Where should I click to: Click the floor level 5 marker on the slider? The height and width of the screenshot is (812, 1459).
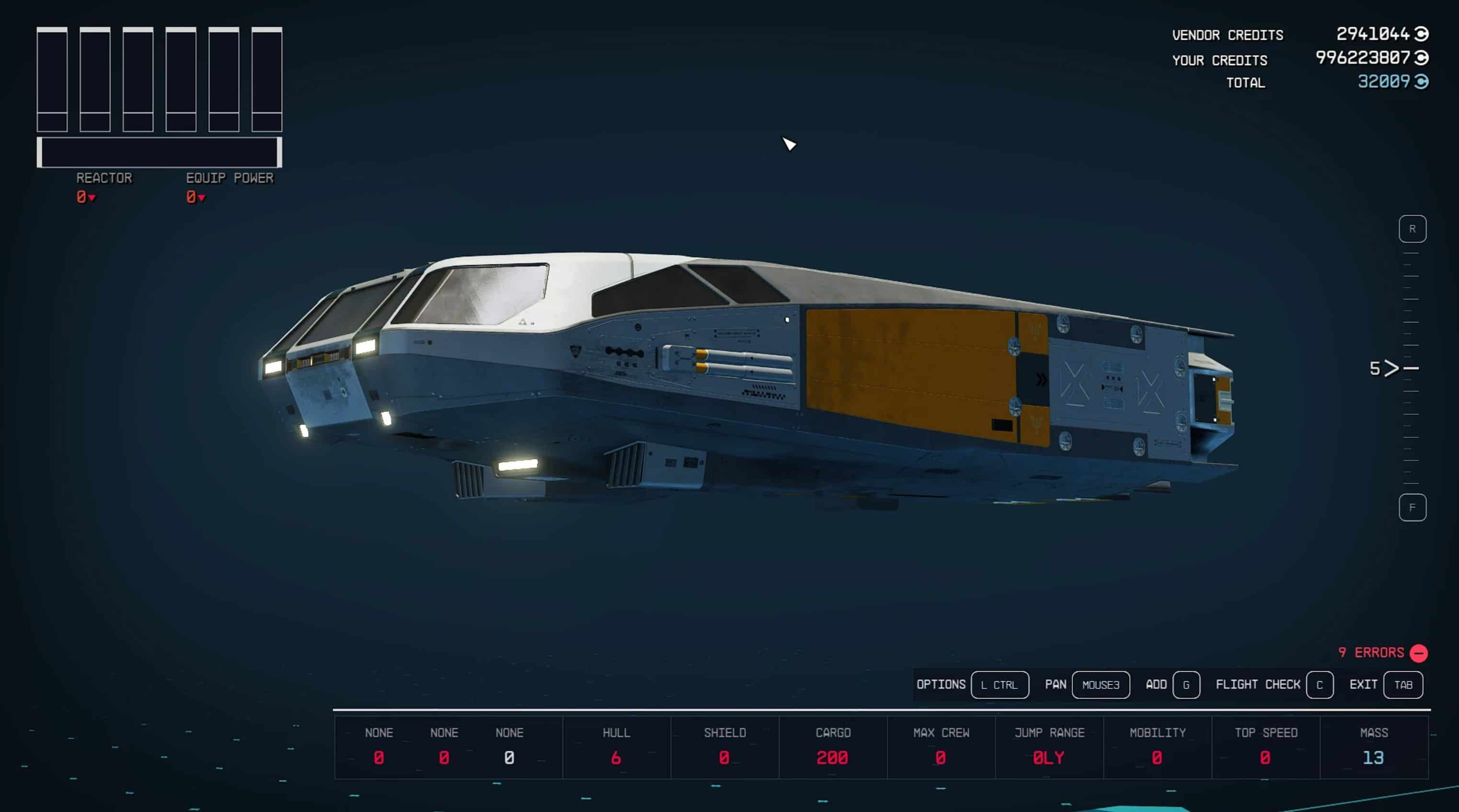1392,368
